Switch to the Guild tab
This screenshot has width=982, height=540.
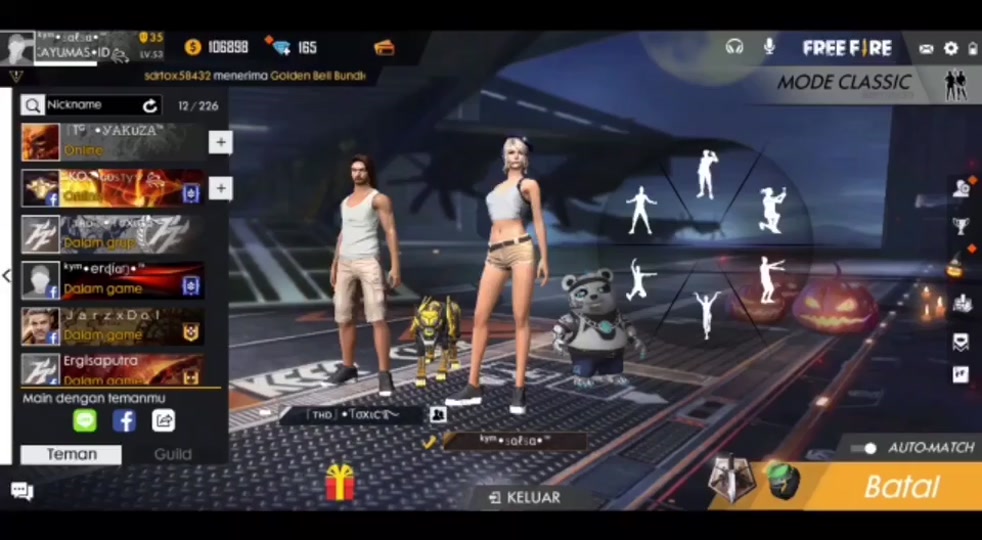173,454
